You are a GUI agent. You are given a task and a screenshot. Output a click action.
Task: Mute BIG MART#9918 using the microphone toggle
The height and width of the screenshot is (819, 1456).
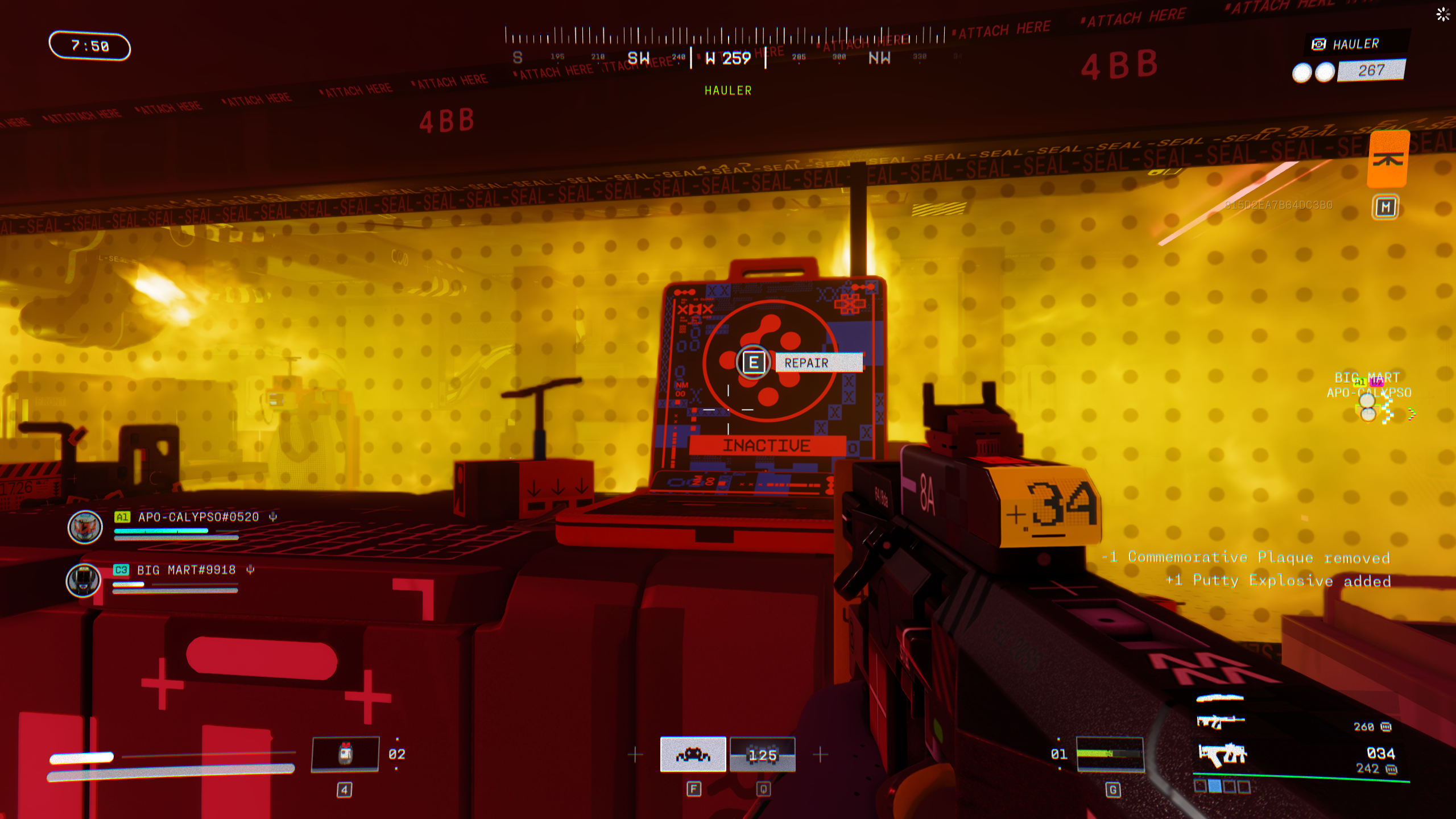click(251, 570)
